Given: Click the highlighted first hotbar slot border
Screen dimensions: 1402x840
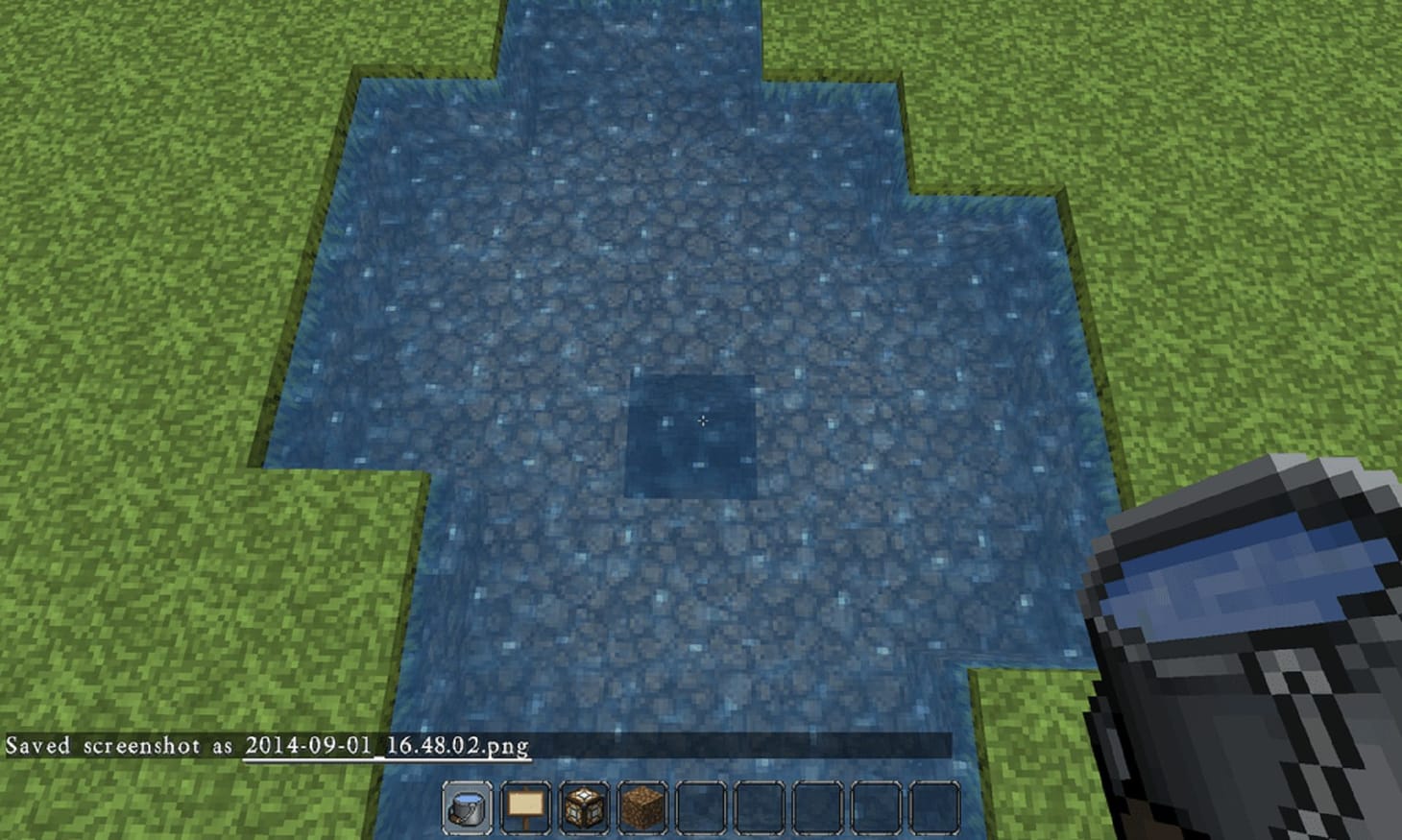Looking at the screenshot, I should [467, 781].
